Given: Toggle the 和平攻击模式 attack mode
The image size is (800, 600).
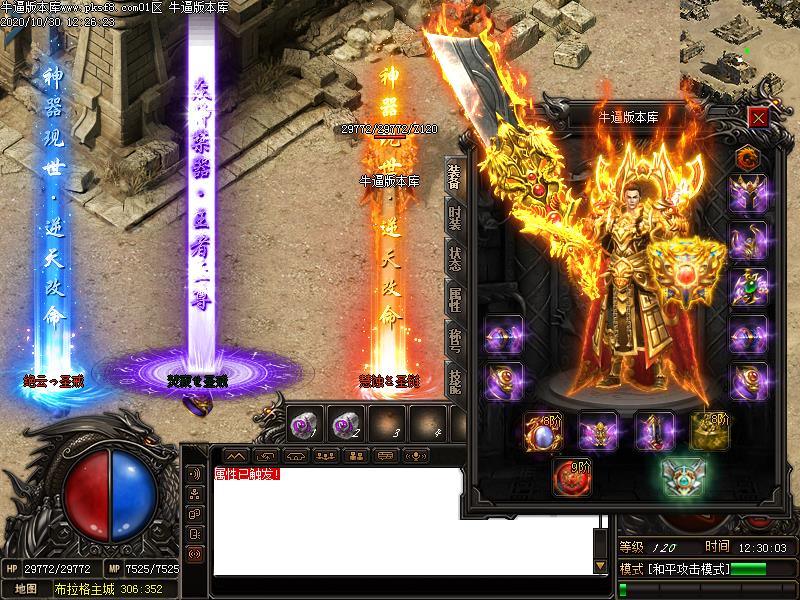Looking at the screenshot, I should [680, 569].
